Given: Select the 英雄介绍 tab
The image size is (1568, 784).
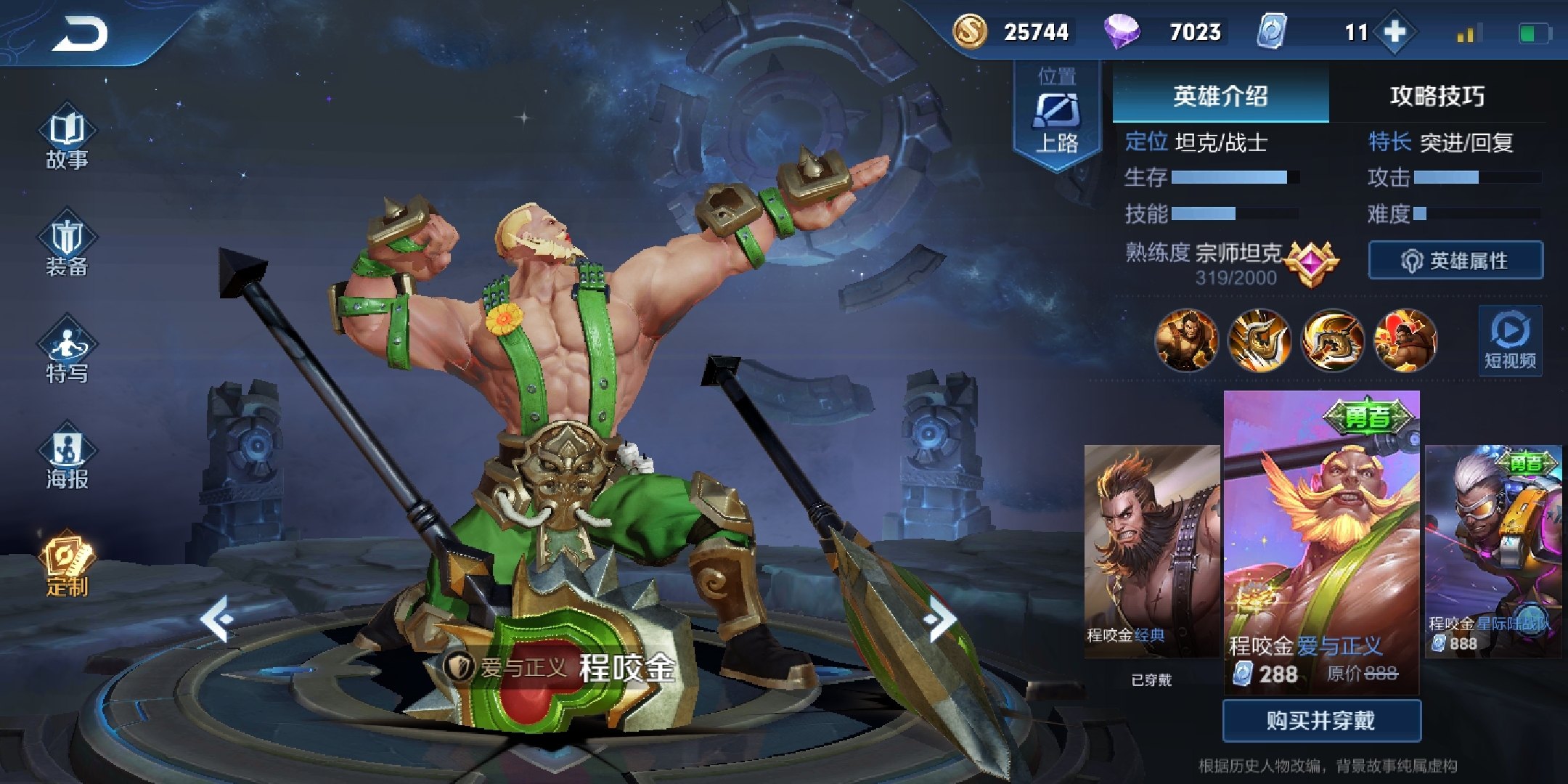Looking at the screenshot, I should tap(1220, 96).
